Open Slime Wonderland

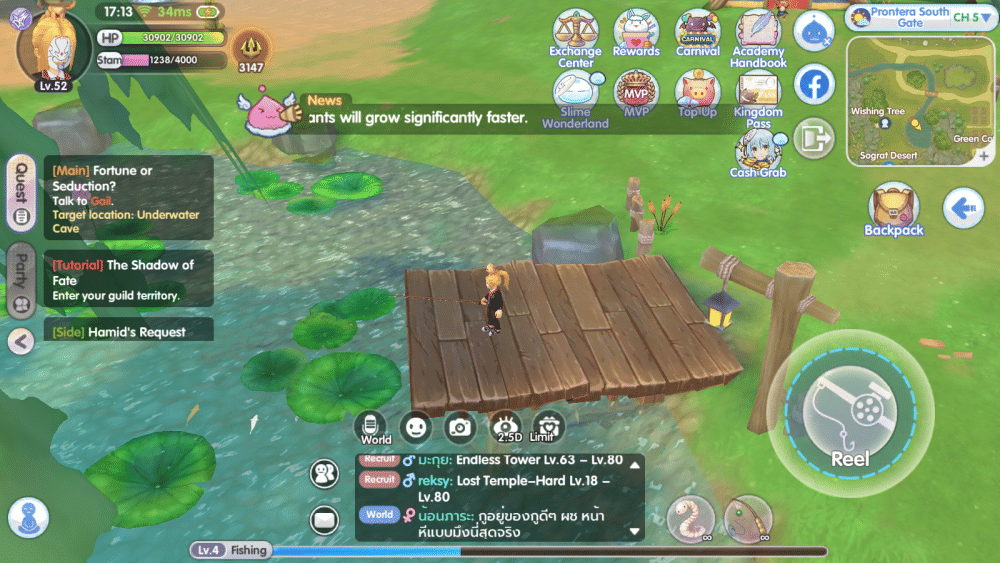[x=575, y=97]
